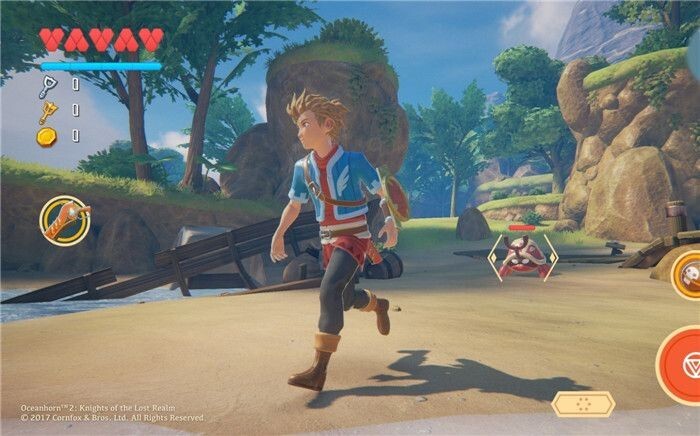Activate the orange item button above attack
This screenshot has height=436, width=700.
tap(688, 271)
